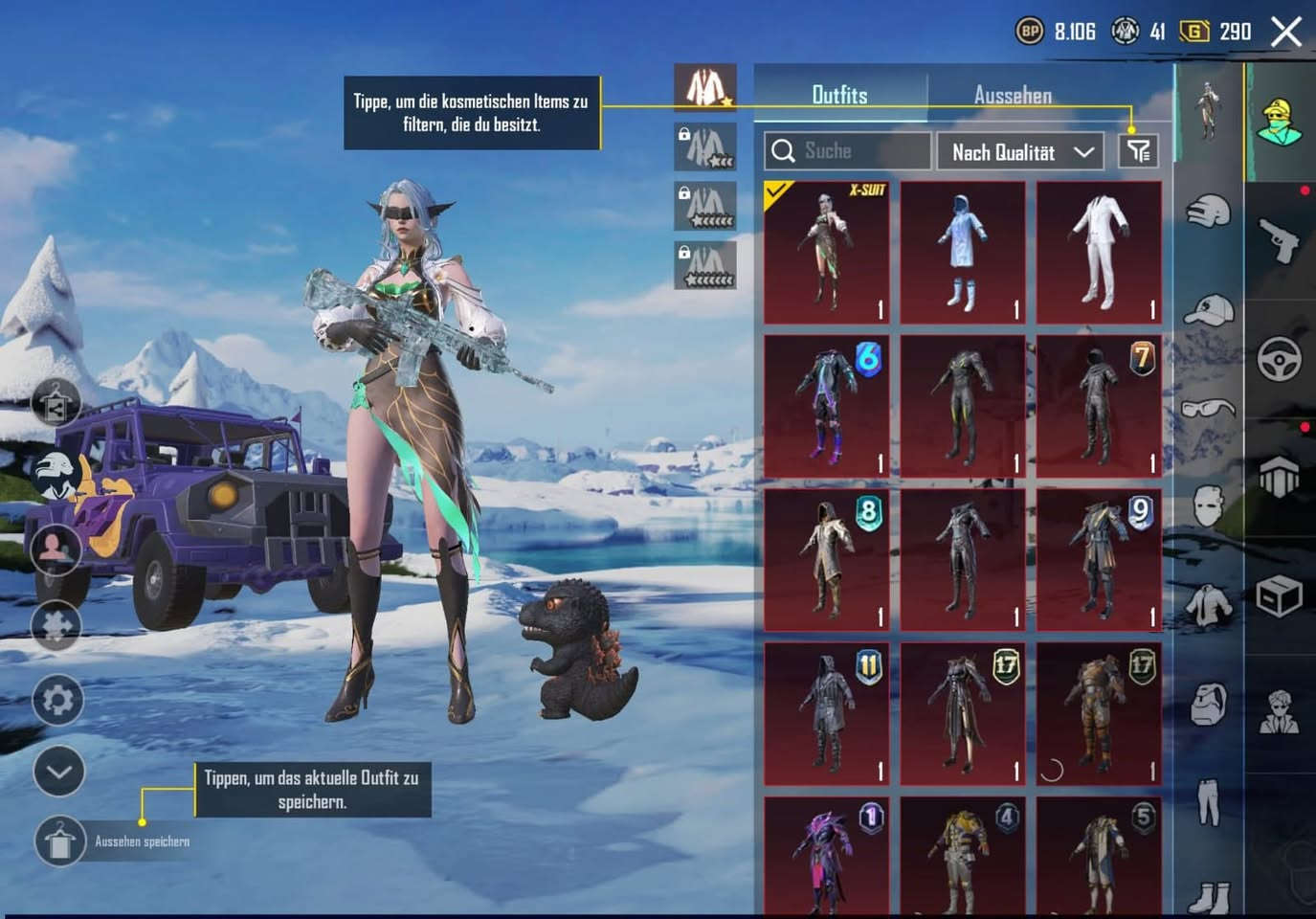
Task: Open the crate box section
Action: [1280, 597]
